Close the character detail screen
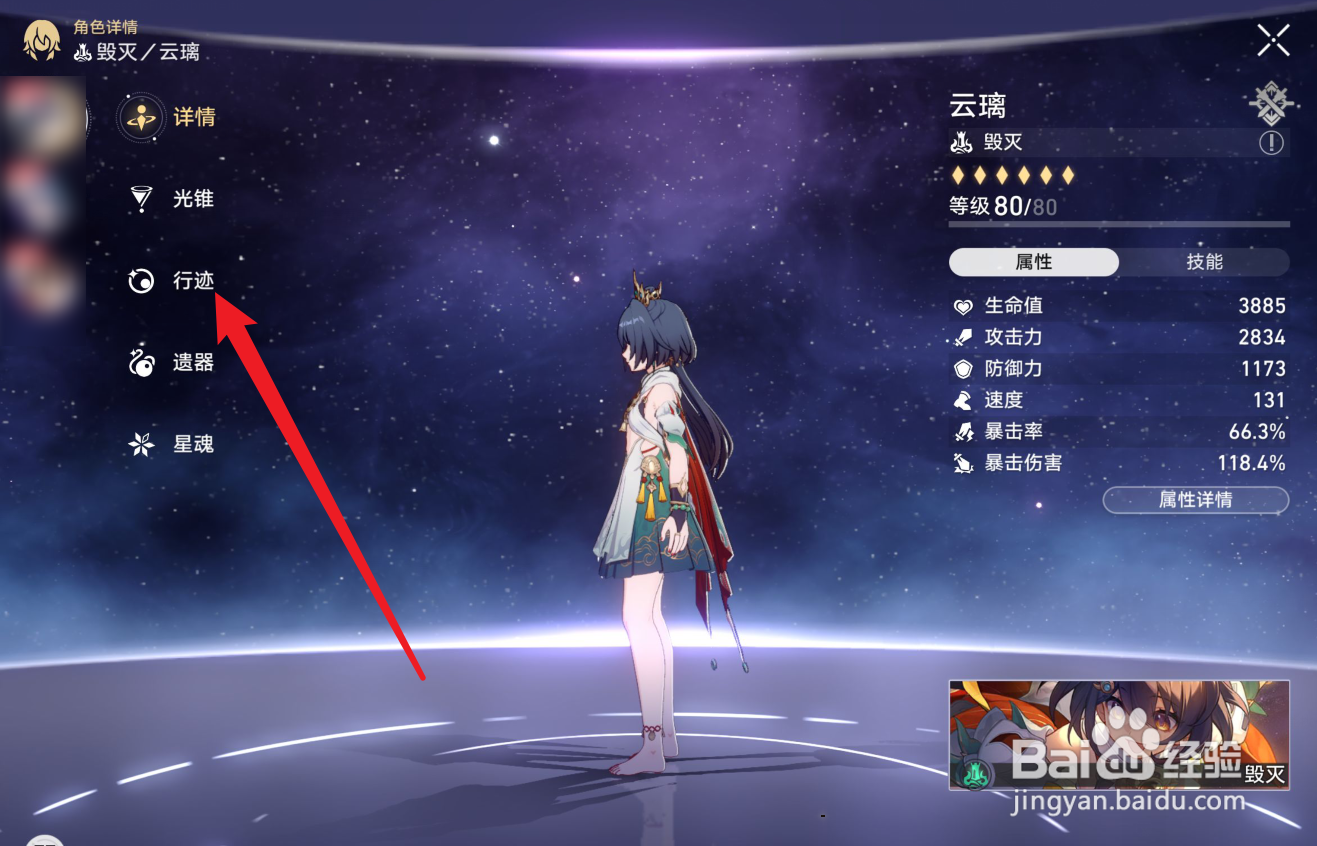 click(1273, 40)
